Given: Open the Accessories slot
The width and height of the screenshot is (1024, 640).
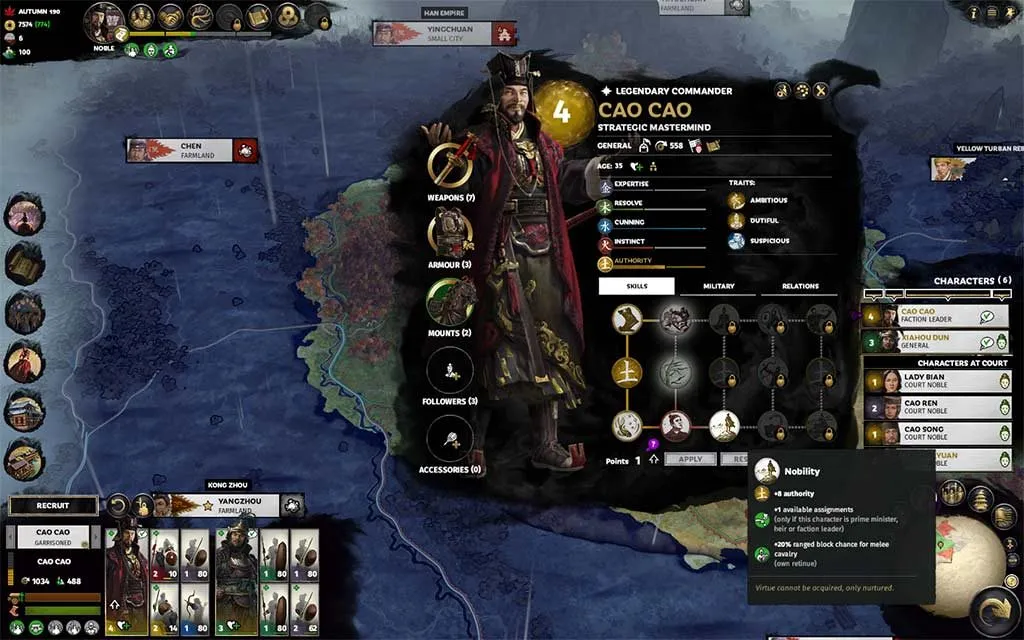Looking at the screenshot, I should [x=450, y=438].
